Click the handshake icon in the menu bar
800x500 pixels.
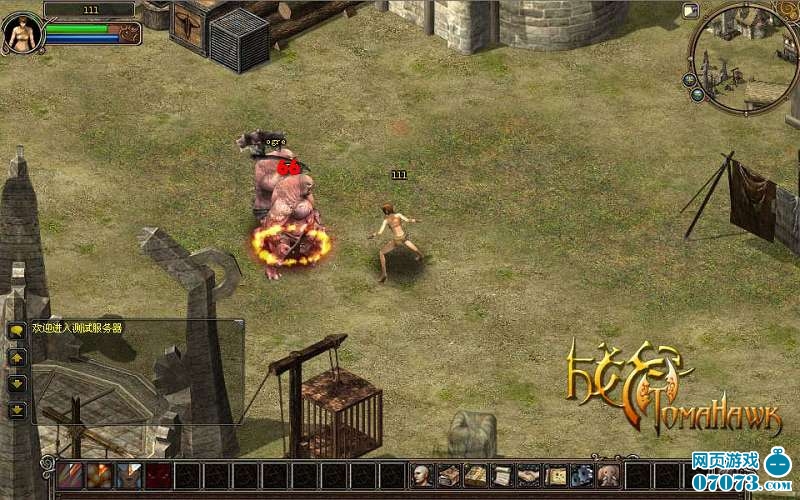pyautogui.click(x=529, y=476)
